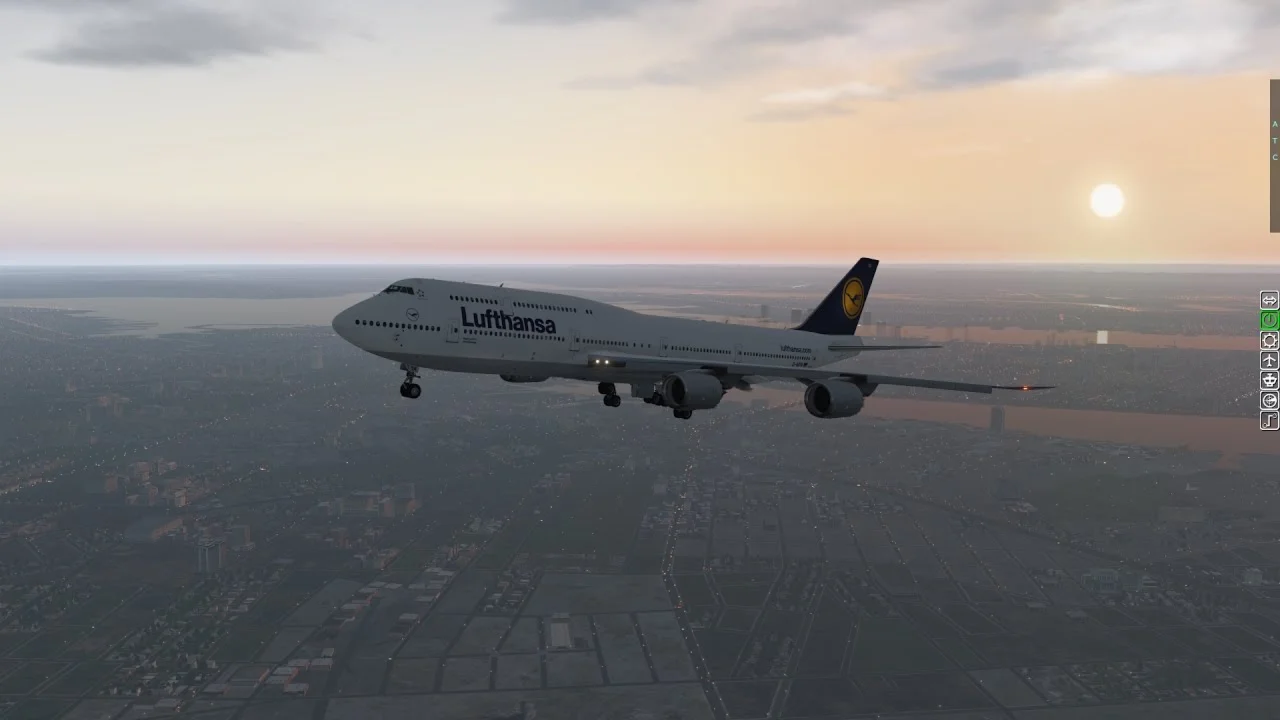The image size is (1280, 720).
Task: Adjust sound volume through the music note control
Action: pos(1268,420)
